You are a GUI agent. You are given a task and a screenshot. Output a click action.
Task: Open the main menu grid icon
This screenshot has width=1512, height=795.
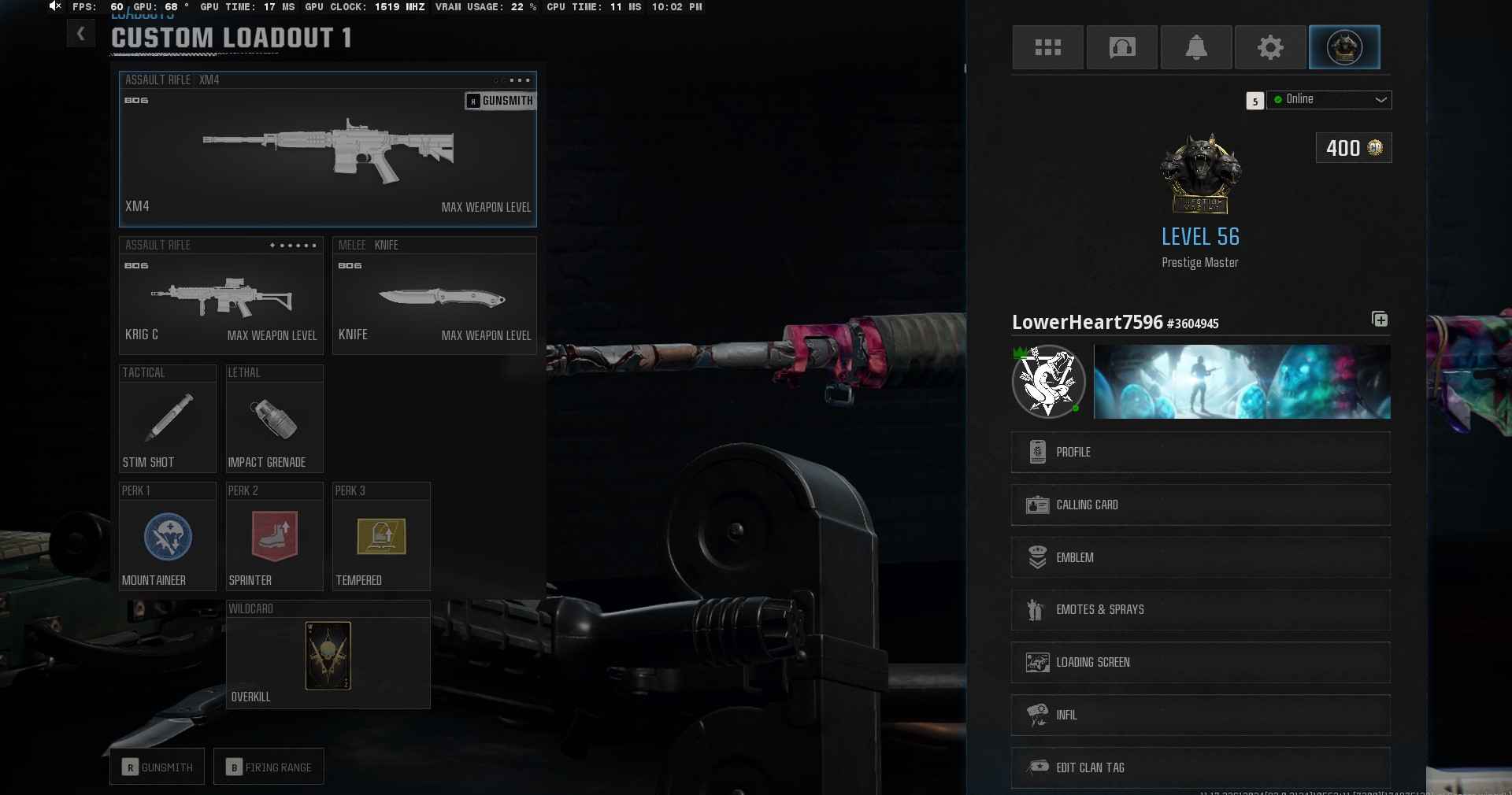[x=1047, y=47]
